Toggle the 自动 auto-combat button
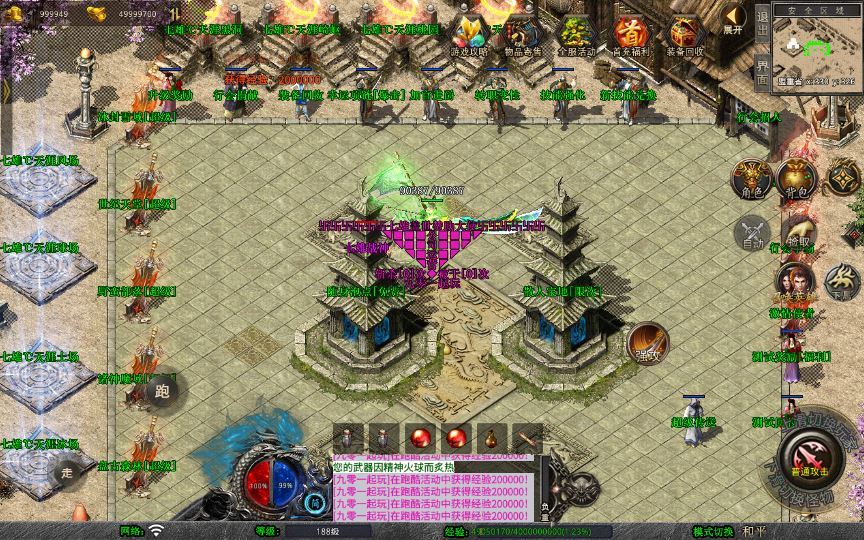The image size is (864, 540). 751,236
